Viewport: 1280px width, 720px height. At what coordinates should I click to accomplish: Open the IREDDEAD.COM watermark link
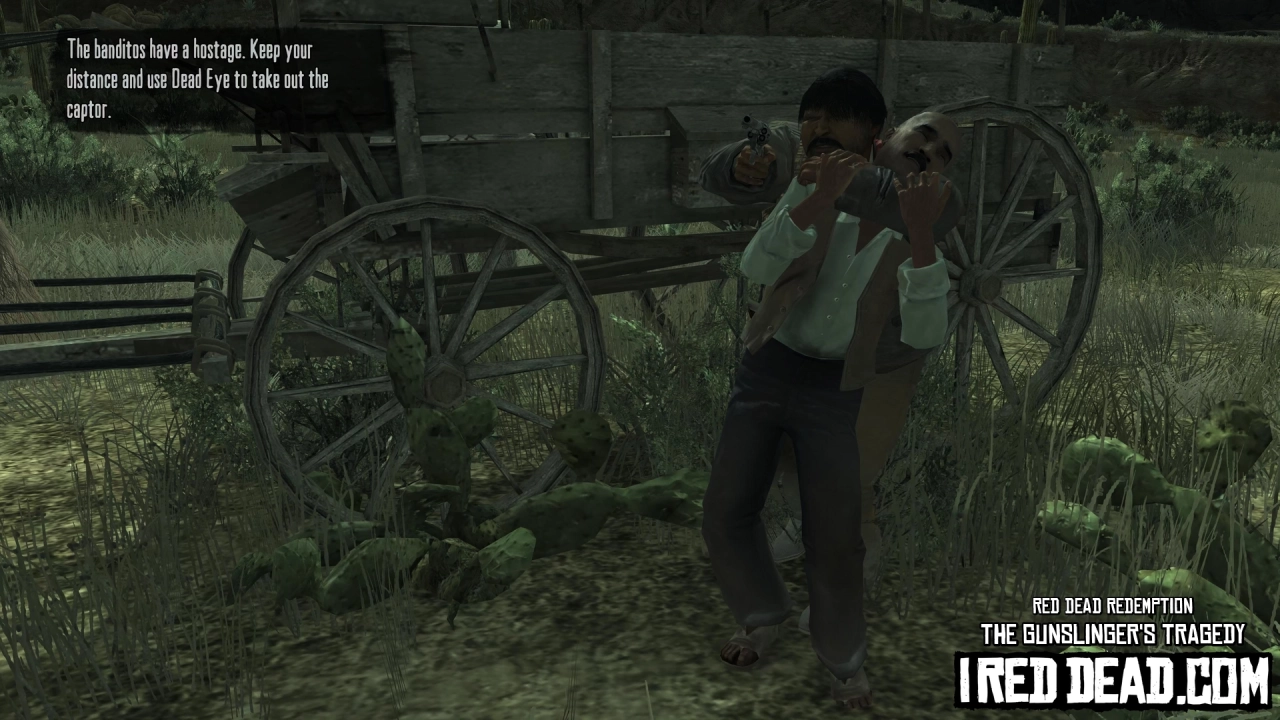click(x=1100, y=688)
